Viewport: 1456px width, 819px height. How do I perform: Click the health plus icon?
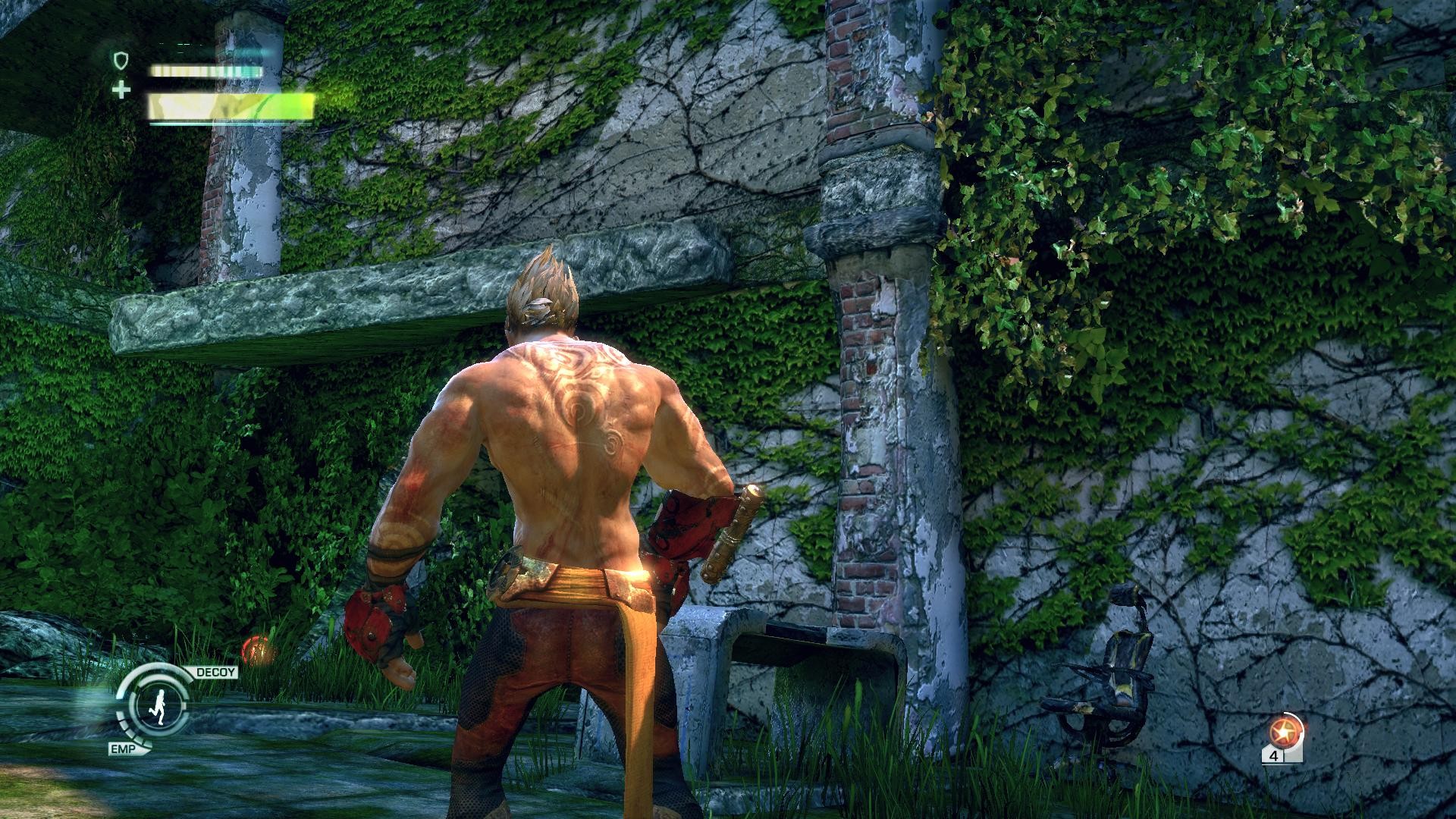pyautogui.click(x=121, y=90)
